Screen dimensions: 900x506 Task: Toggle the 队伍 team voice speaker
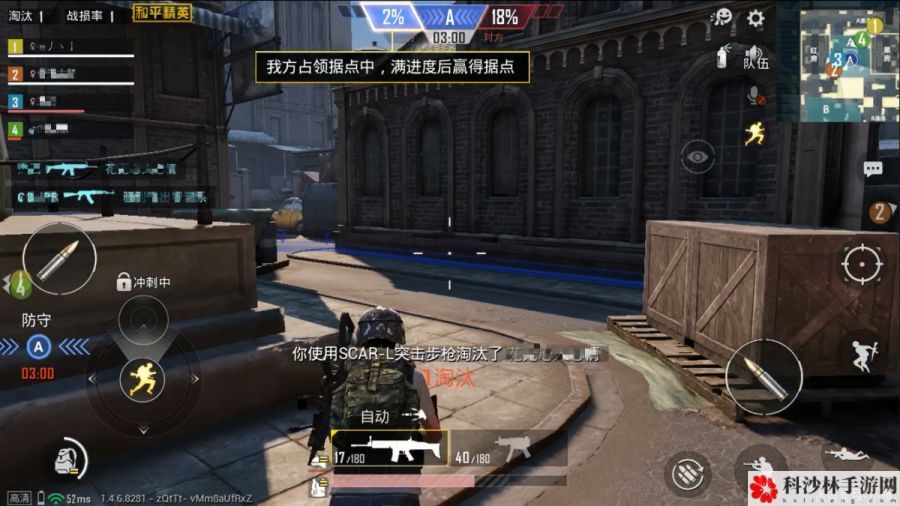tap(755, 57)
